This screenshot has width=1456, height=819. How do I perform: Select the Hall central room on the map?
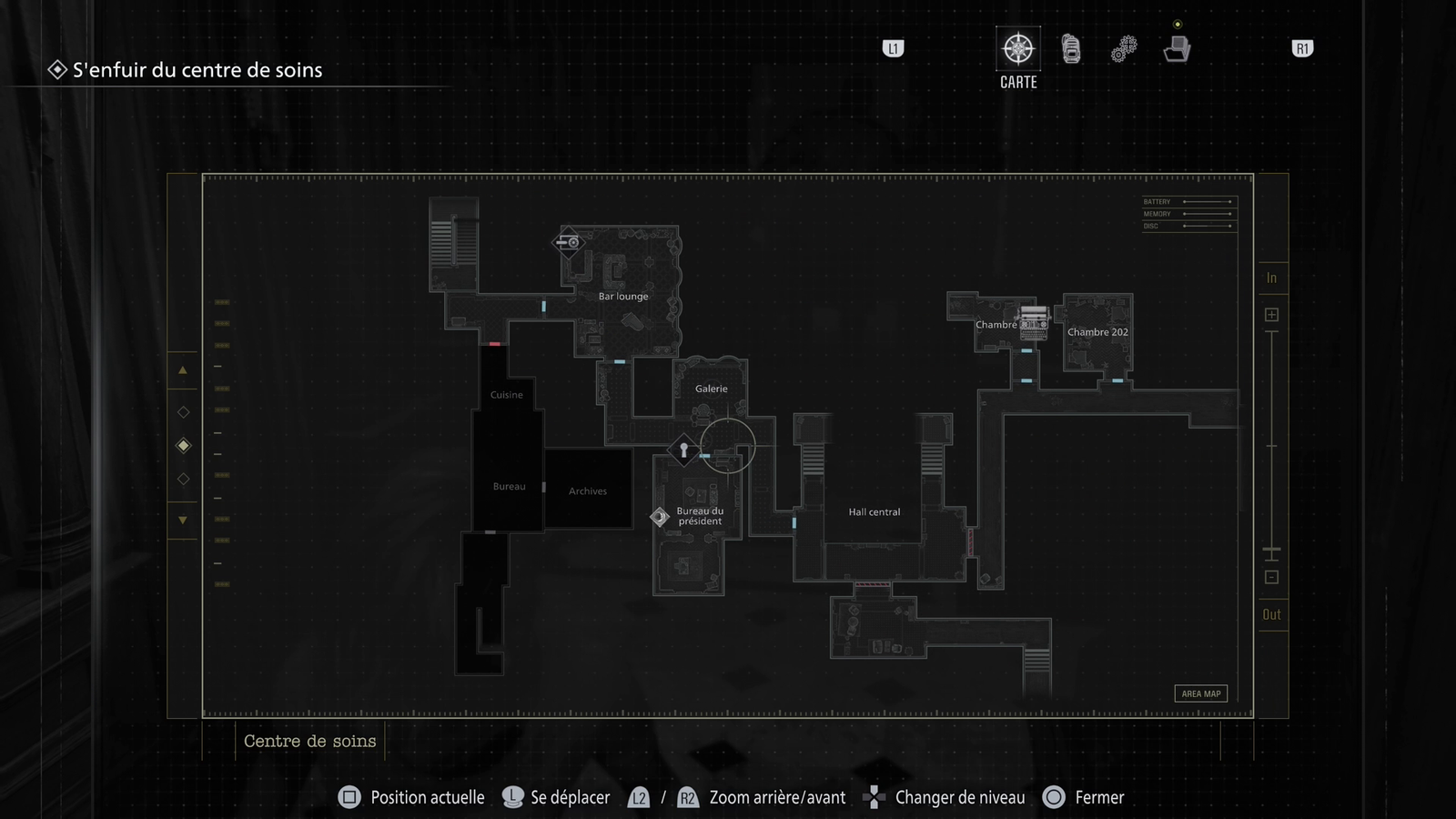click(874, 512)
